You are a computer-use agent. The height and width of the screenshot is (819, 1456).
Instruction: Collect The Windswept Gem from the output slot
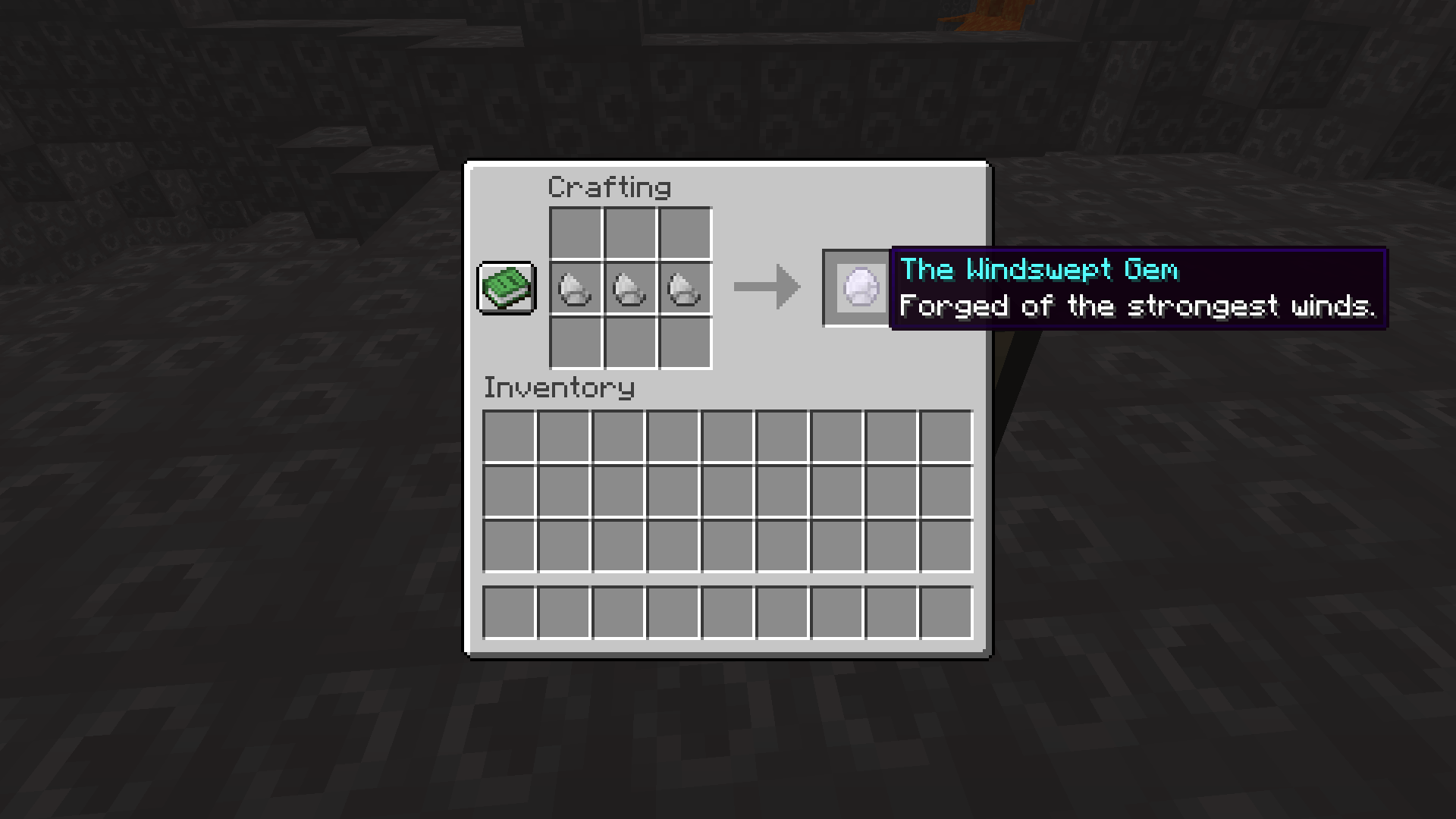857,288
